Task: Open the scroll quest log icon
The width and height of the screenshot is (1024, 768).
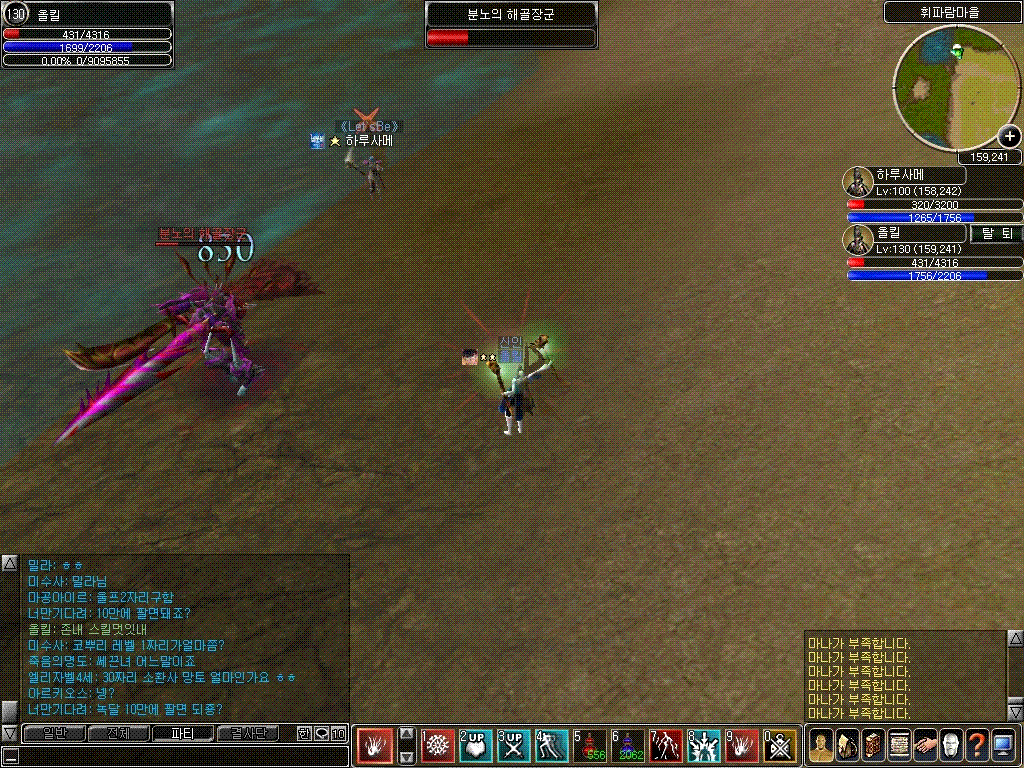Action: (898, 746)
